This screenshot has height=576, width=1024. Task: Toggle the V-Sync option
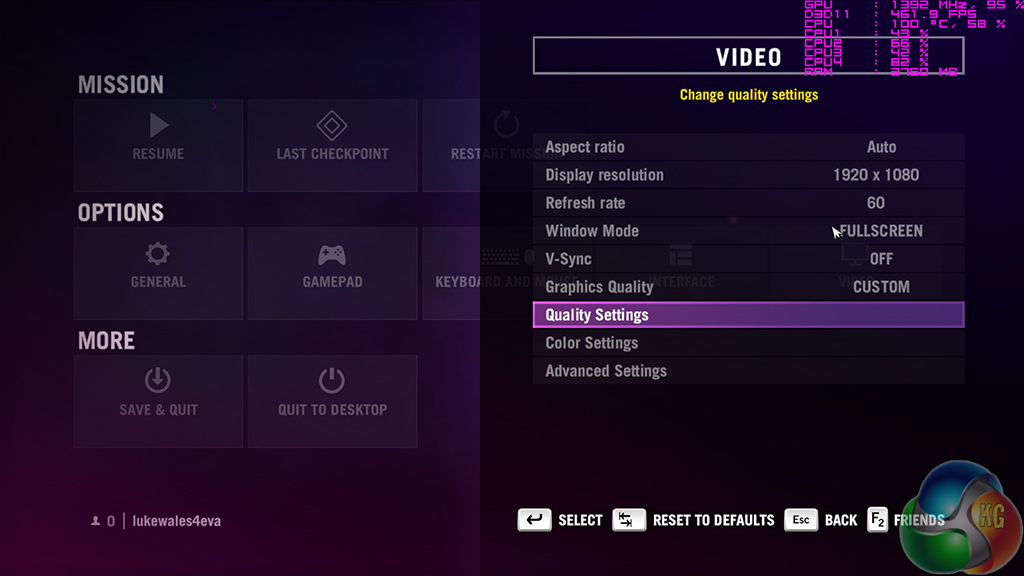[x=748, y=259]
